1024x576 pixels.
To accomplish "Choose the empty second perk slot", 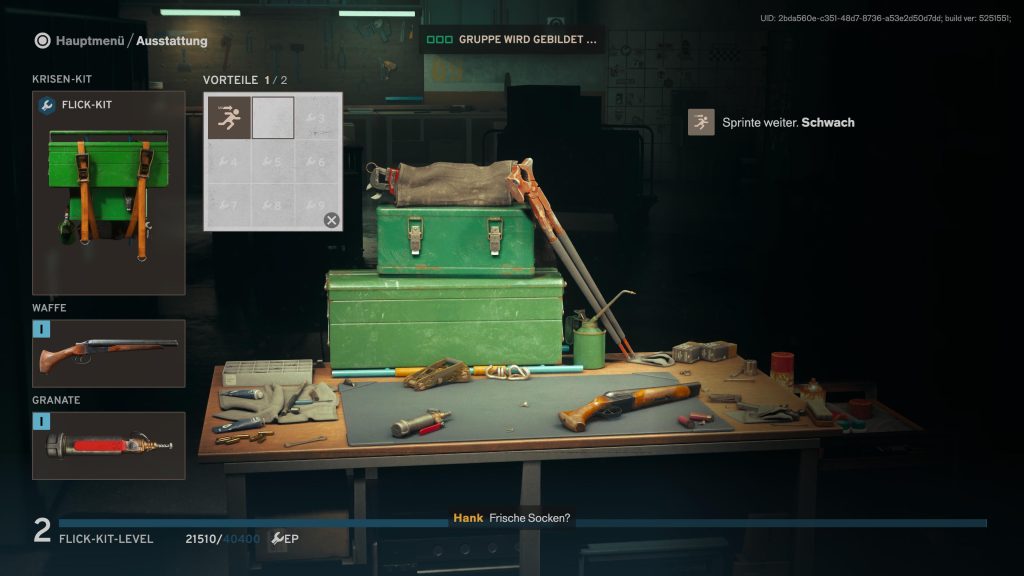I will pos(273,118).
